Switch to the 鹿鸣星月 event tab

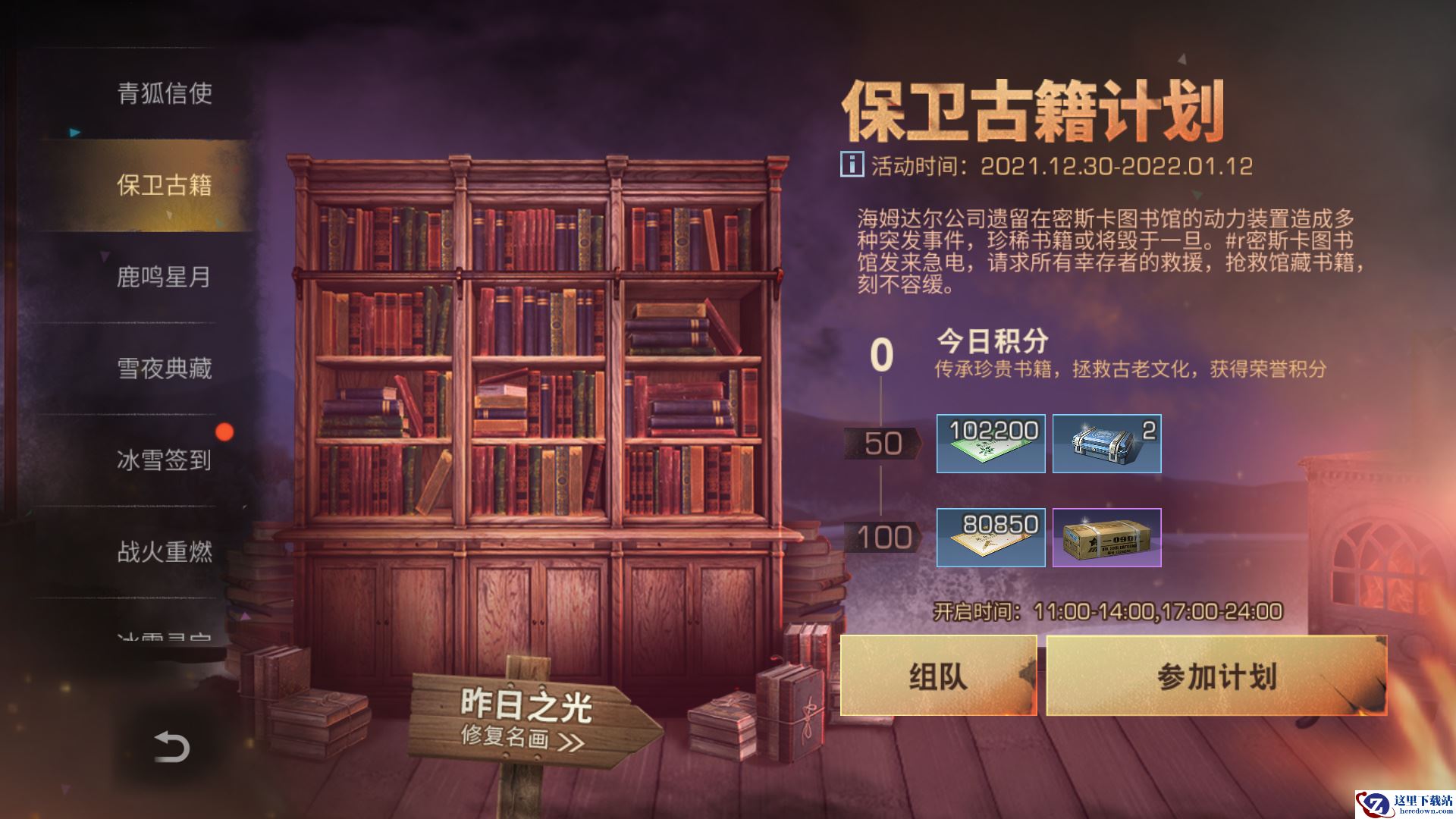point(165,278)
